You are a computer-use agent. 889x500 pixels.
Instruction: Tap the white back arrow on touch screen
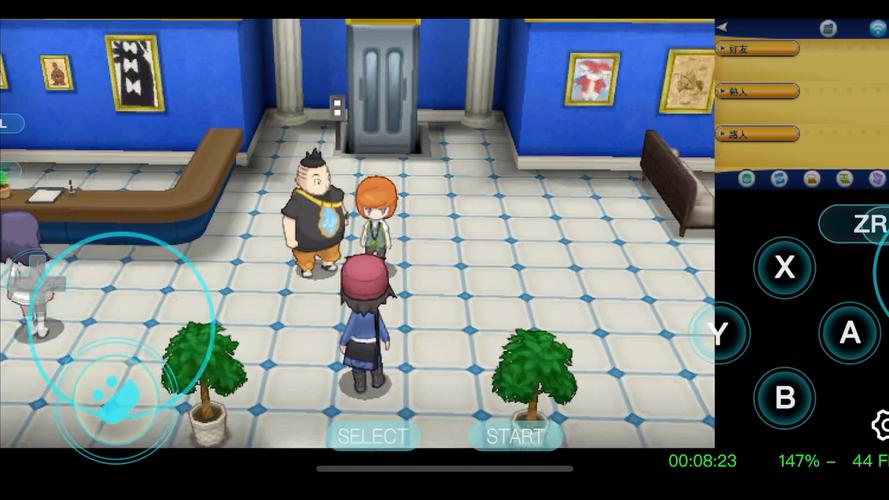(722, 27)
